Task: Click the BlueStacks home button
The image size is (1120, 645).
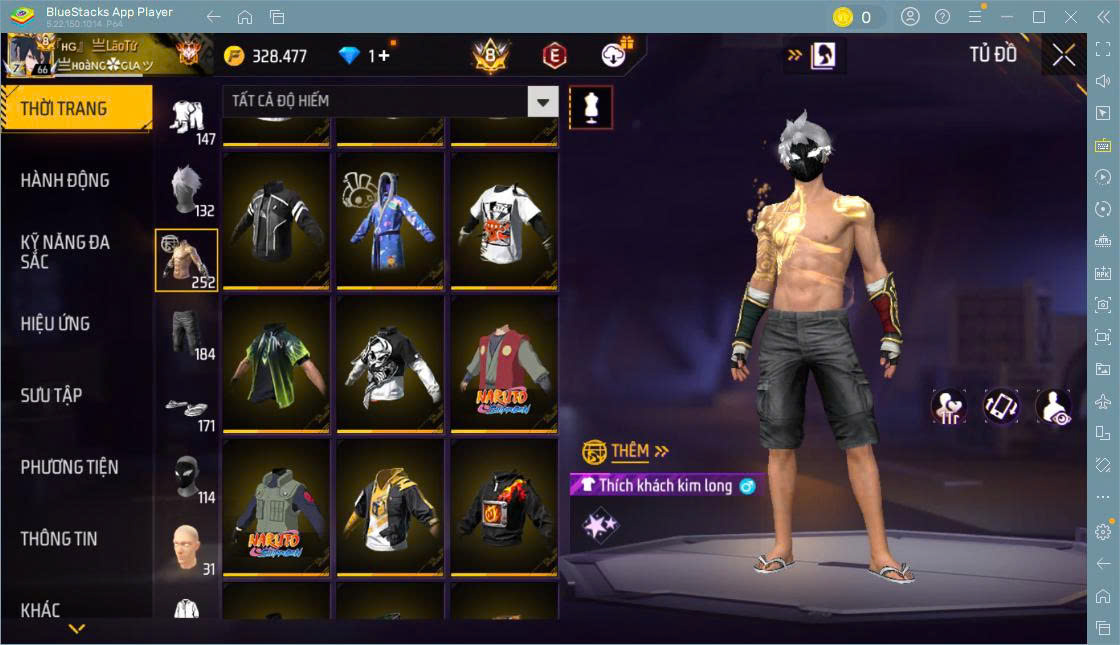Action: (x=245, y=17)
